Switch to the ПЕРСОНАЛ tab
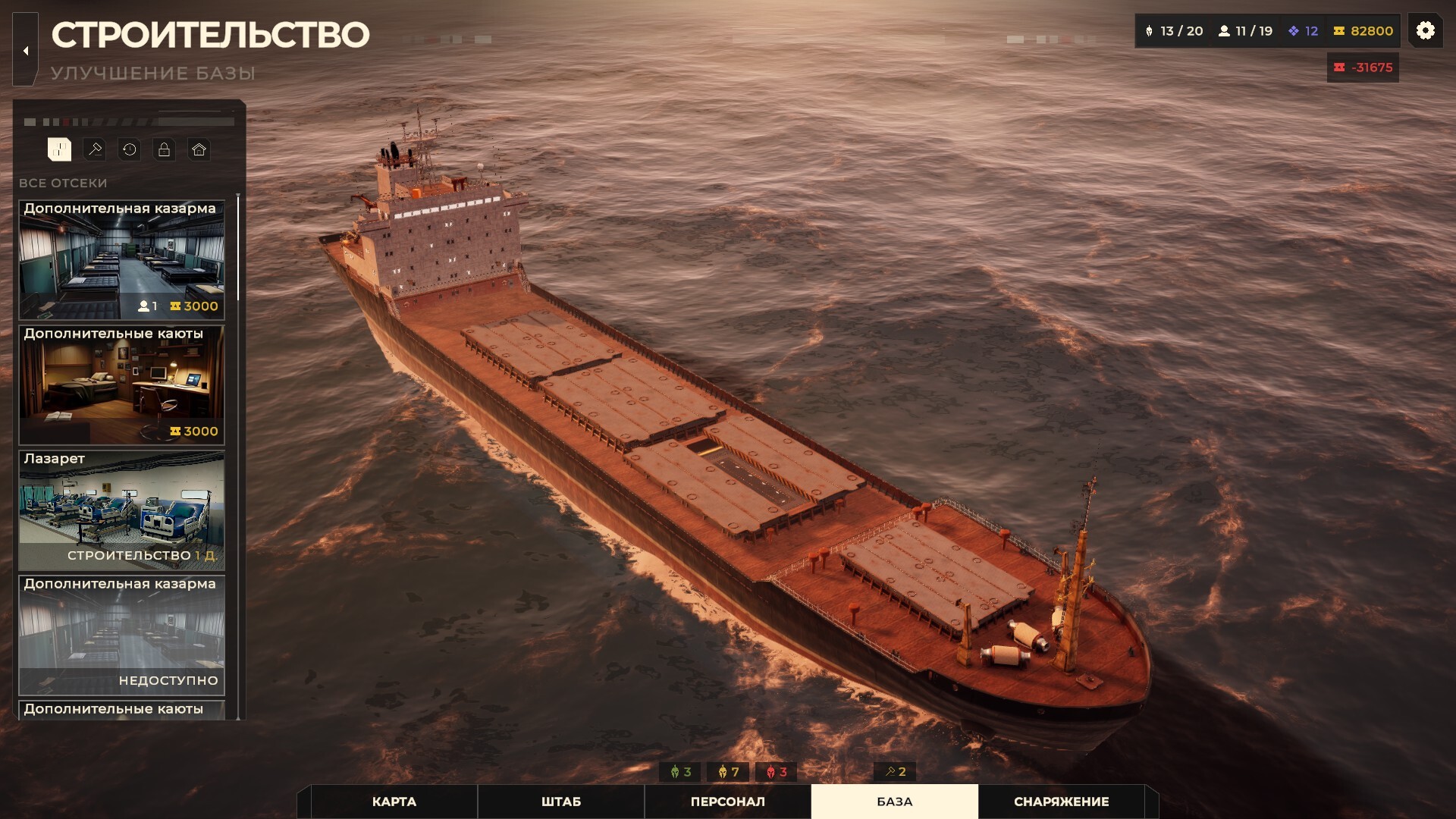The image size is (1456, 819). [727, 802]
